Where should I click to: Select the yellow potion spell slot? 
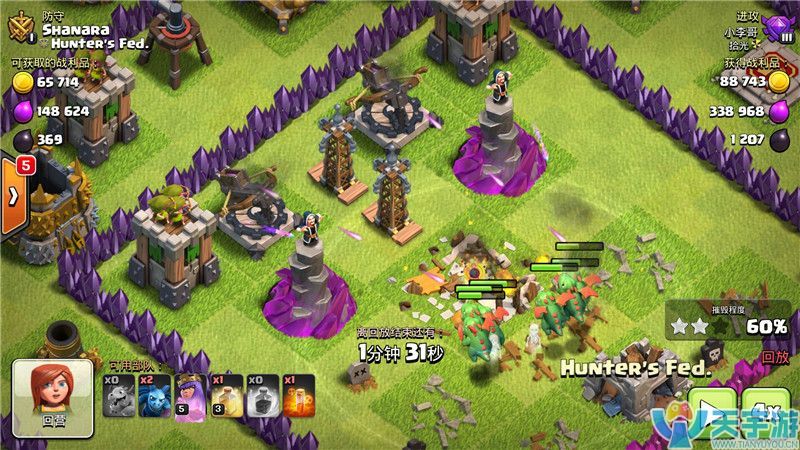click(x=226, y=396)
